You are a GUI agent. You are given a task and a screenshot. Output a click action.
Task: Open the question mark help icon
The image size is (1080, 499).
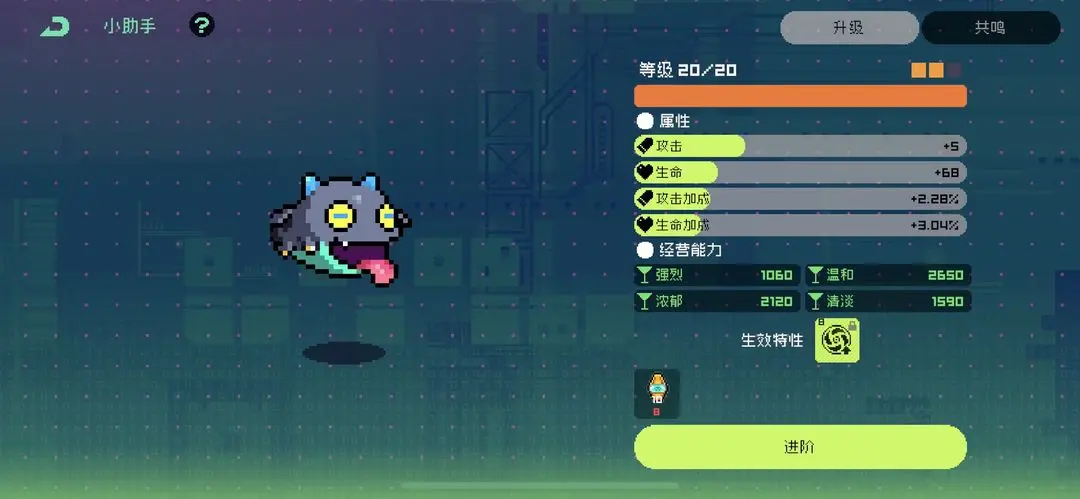click(202, 26)
